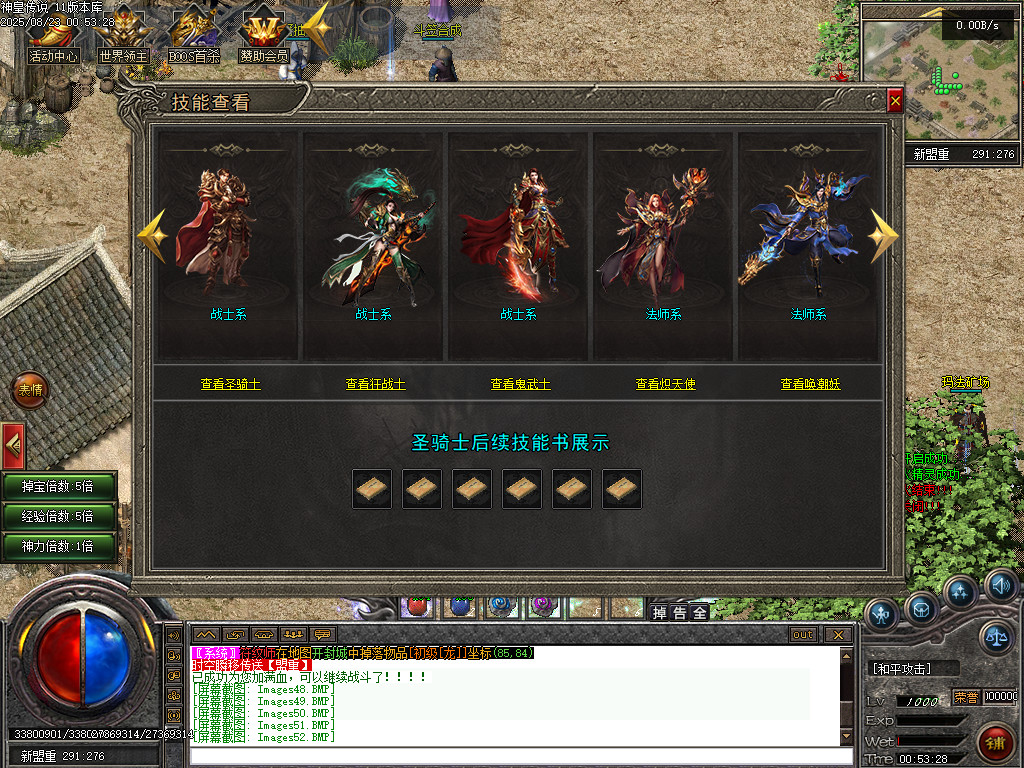Image resolution: width=1024 pixels, height=768 pixels.
Task: Open 查看鬼武士 skill link
Action: [520, 384]
